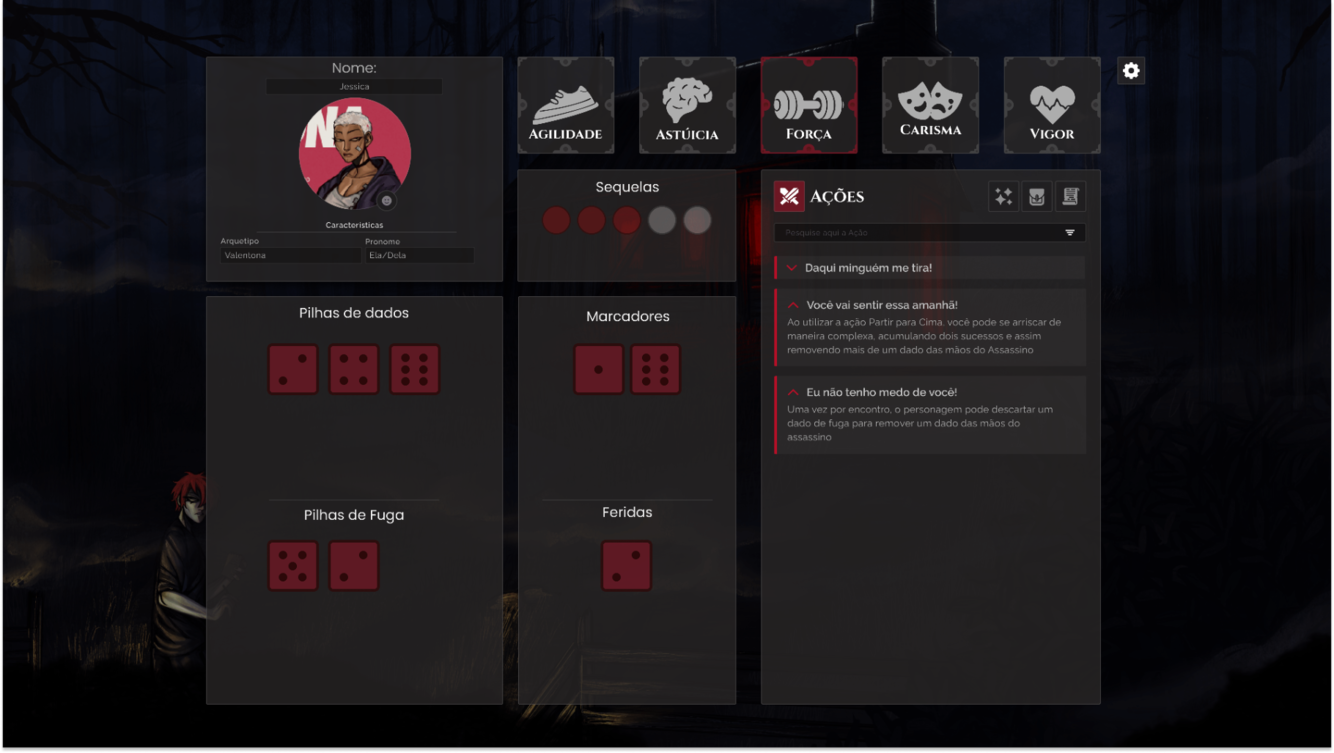Click the character name field showing Jessica
The width and height of the screenshot is (1334, 753).
[x=354, y=85]
